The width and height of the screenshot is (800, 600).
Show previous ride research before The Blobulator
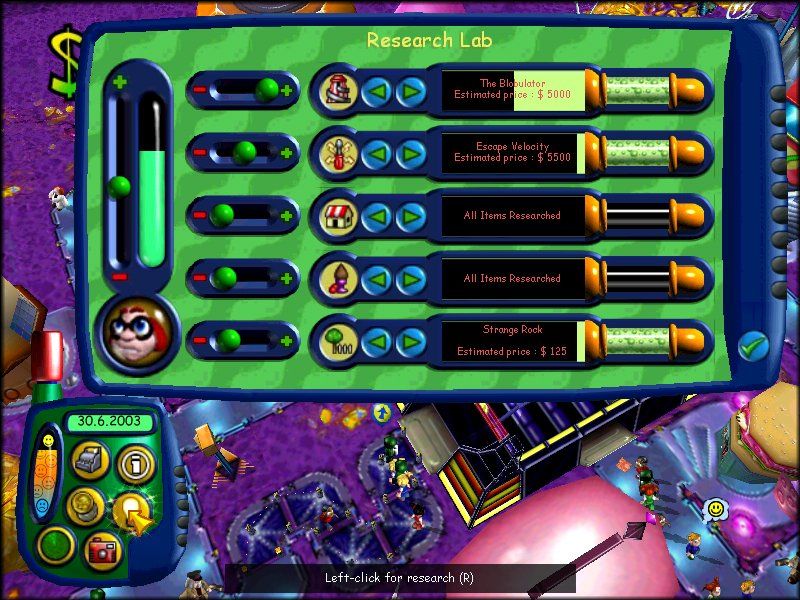pyautogui.click(x=375, y=91)
